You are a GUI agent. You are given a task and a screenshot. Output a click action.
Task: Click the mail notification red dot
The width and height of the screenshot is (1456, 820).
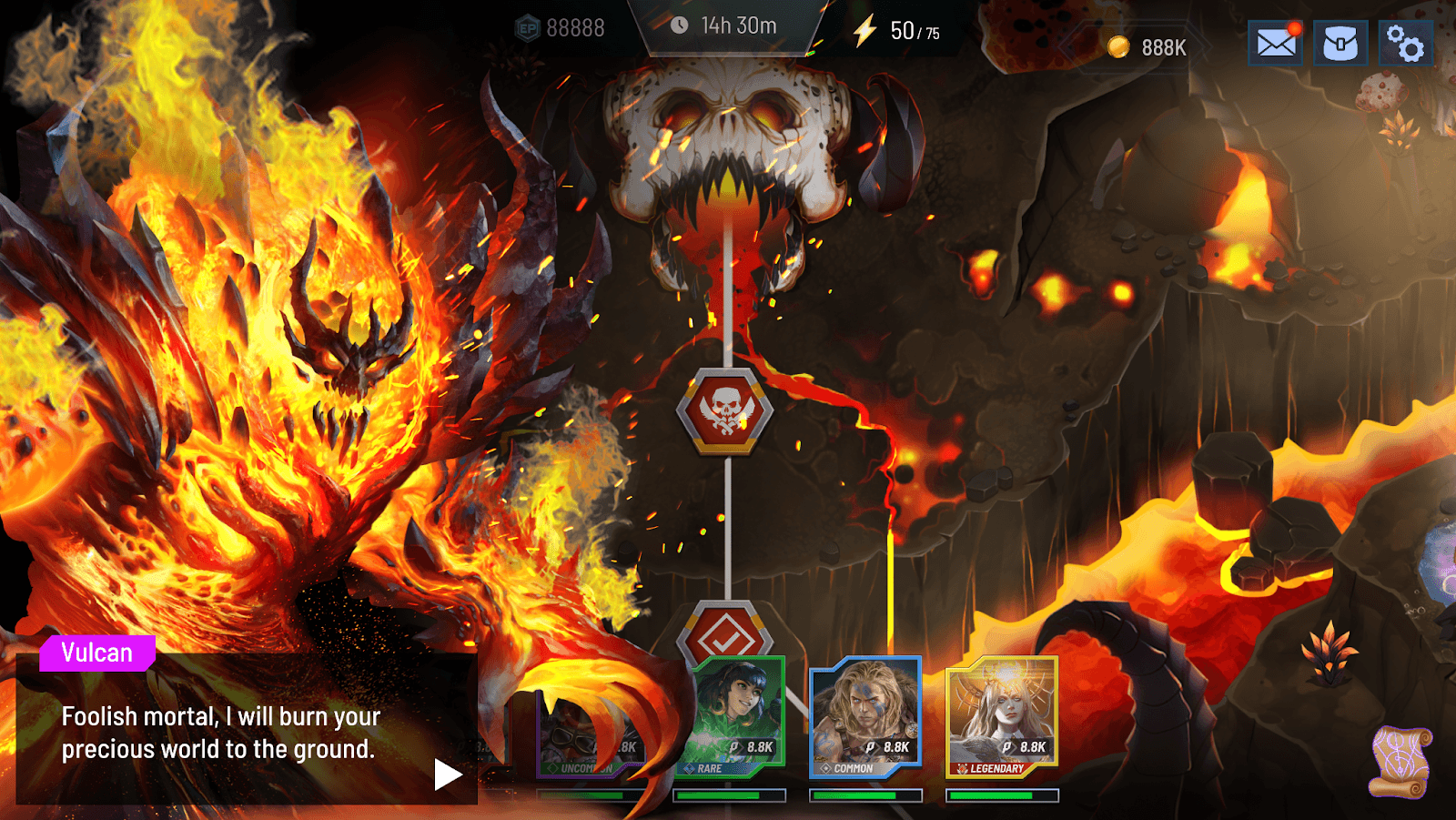[x=1294, y=28]
